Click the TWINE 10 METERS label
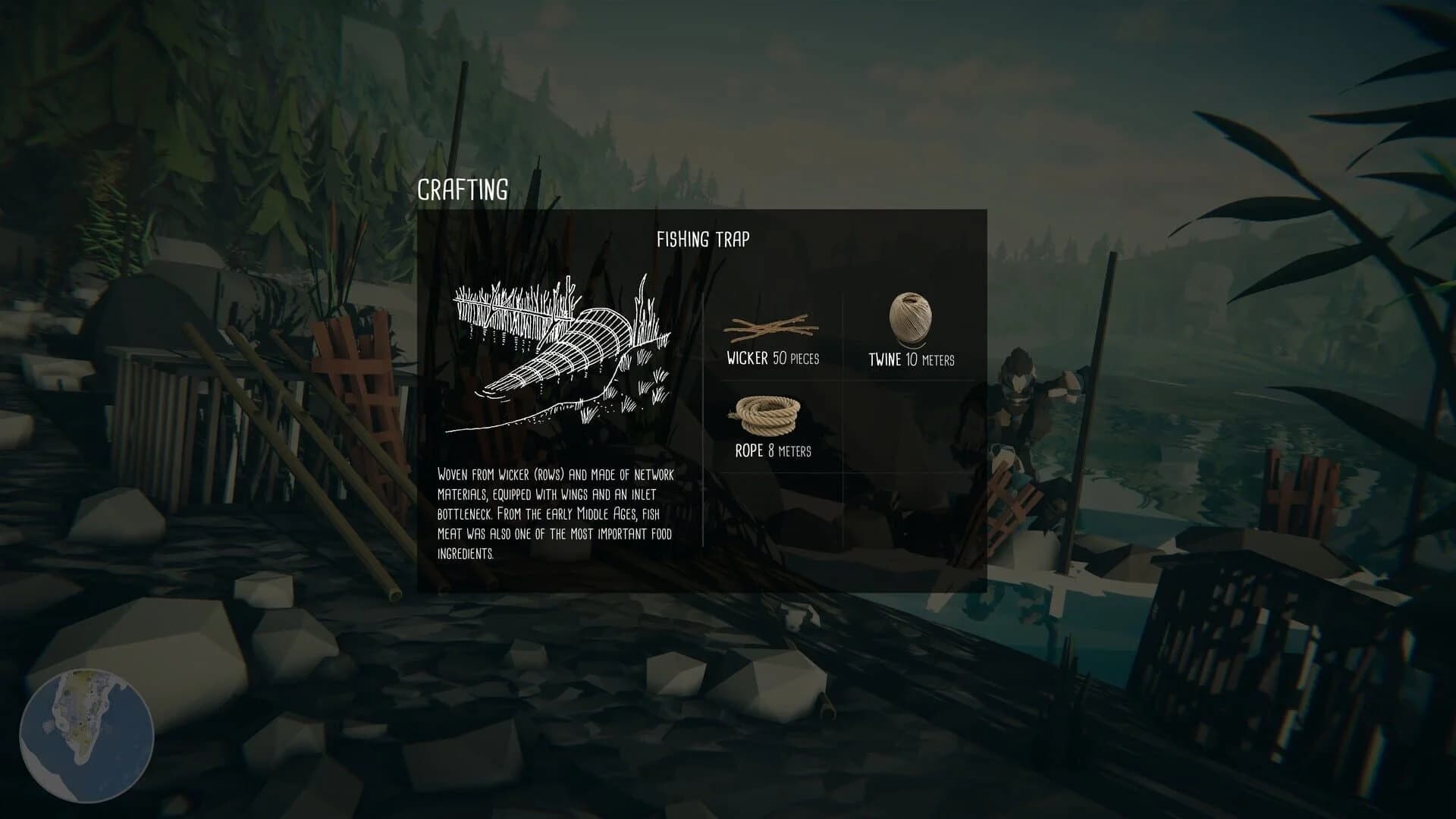Image resolution: width=1456 pixels, height=819 pixels. pyautogui.click(x=912, y=359)
